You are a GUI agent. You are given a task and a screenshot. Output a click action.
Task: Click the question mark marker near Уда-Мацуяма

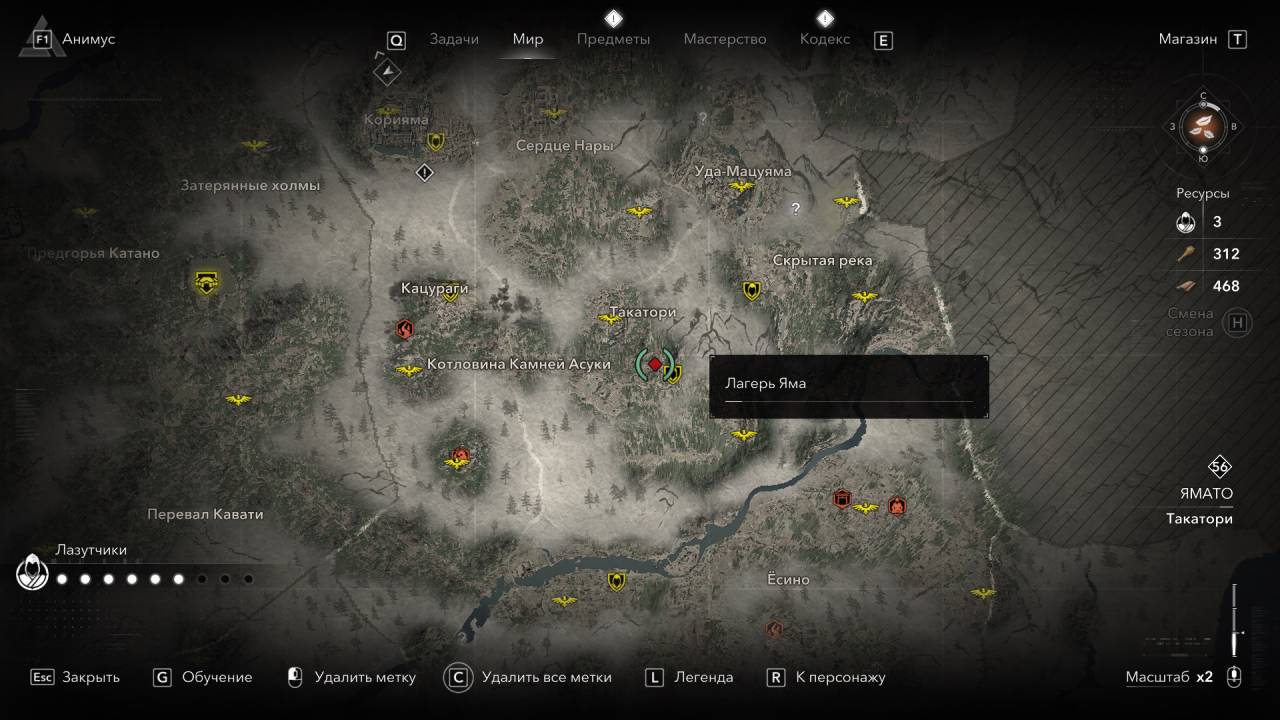(796, 209)
